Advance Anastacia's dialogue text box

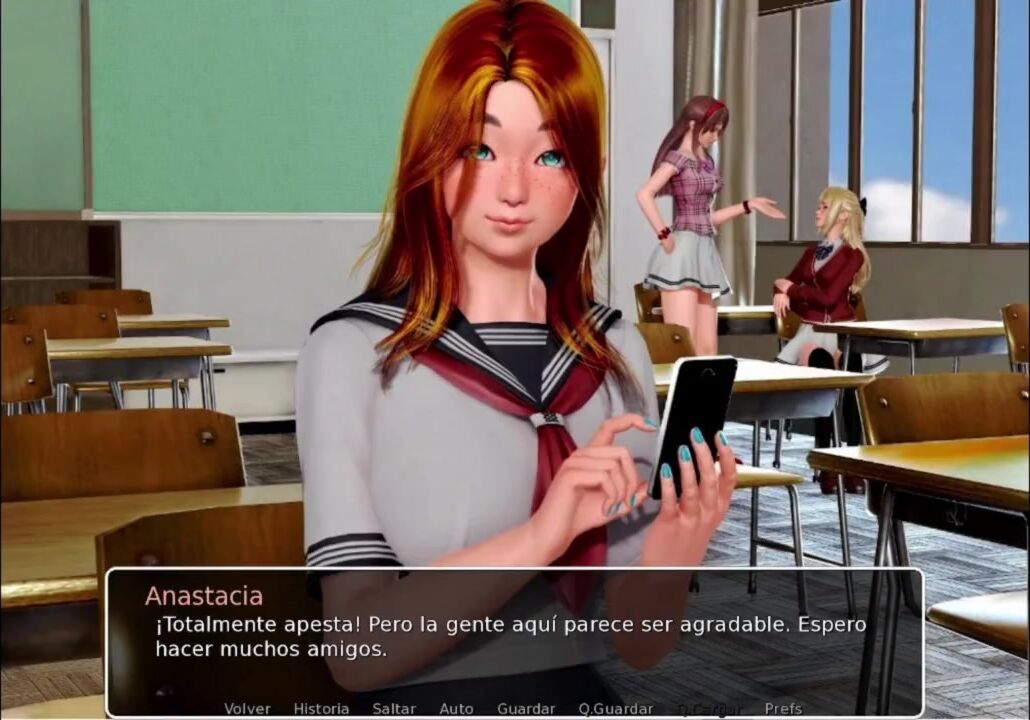tap(514, 636)
